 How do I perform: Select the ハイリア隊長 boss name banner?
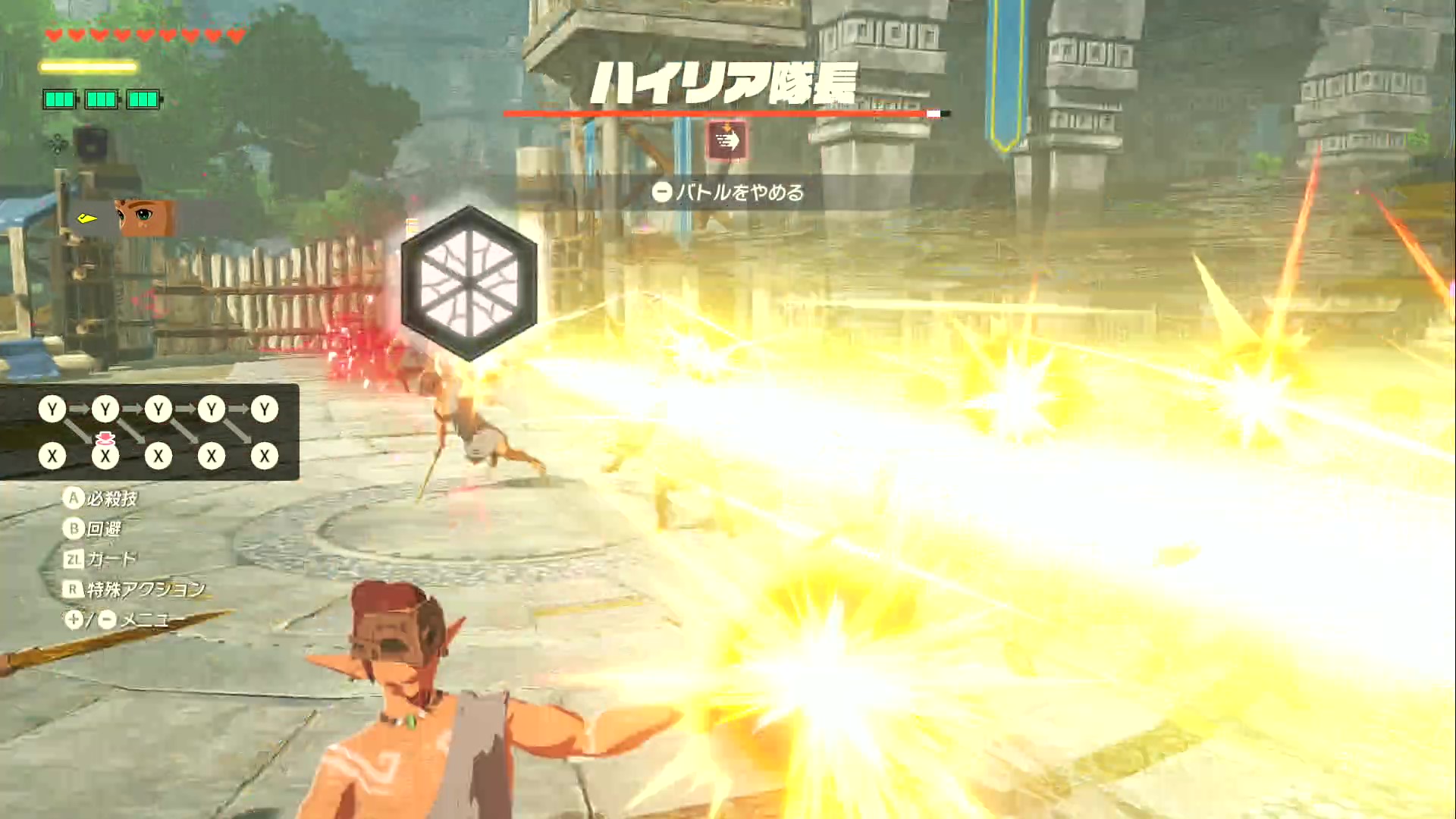[726, 83]
